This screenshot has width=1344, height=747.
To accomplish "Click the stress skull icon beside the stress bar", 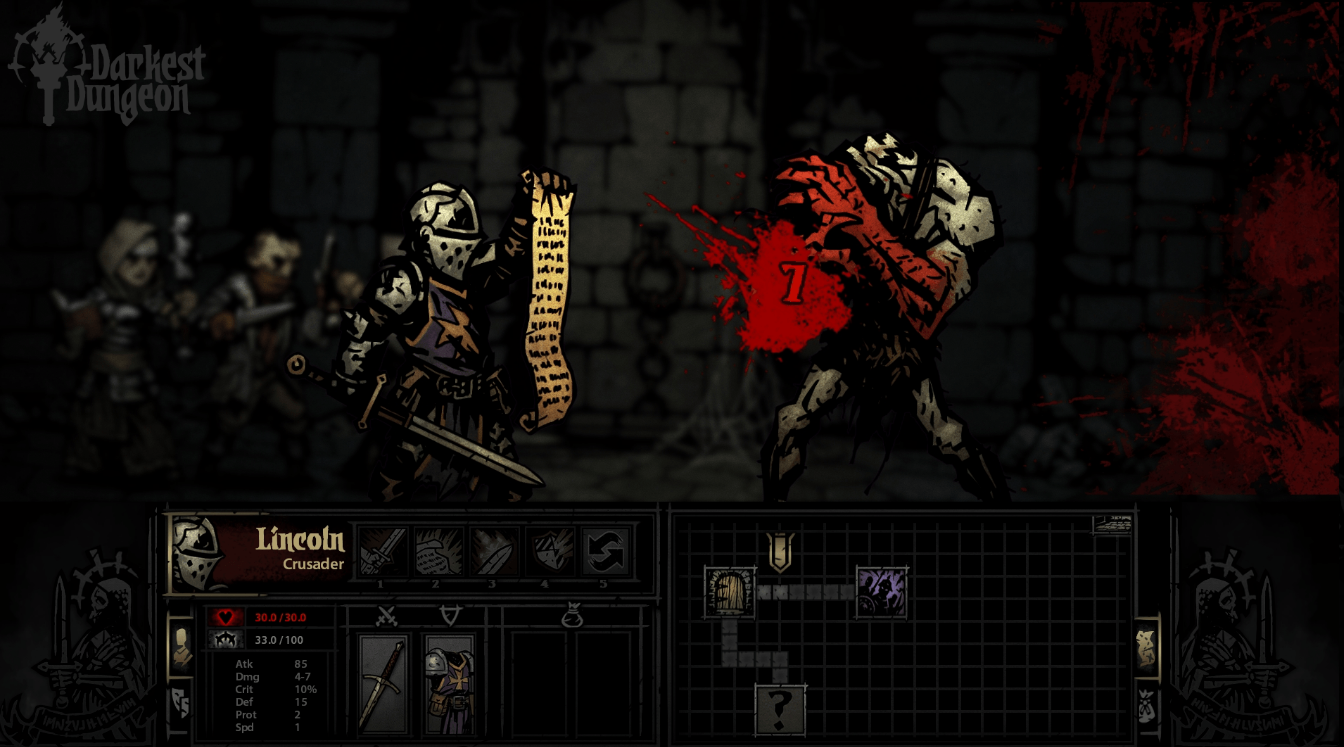I will 225,640.
